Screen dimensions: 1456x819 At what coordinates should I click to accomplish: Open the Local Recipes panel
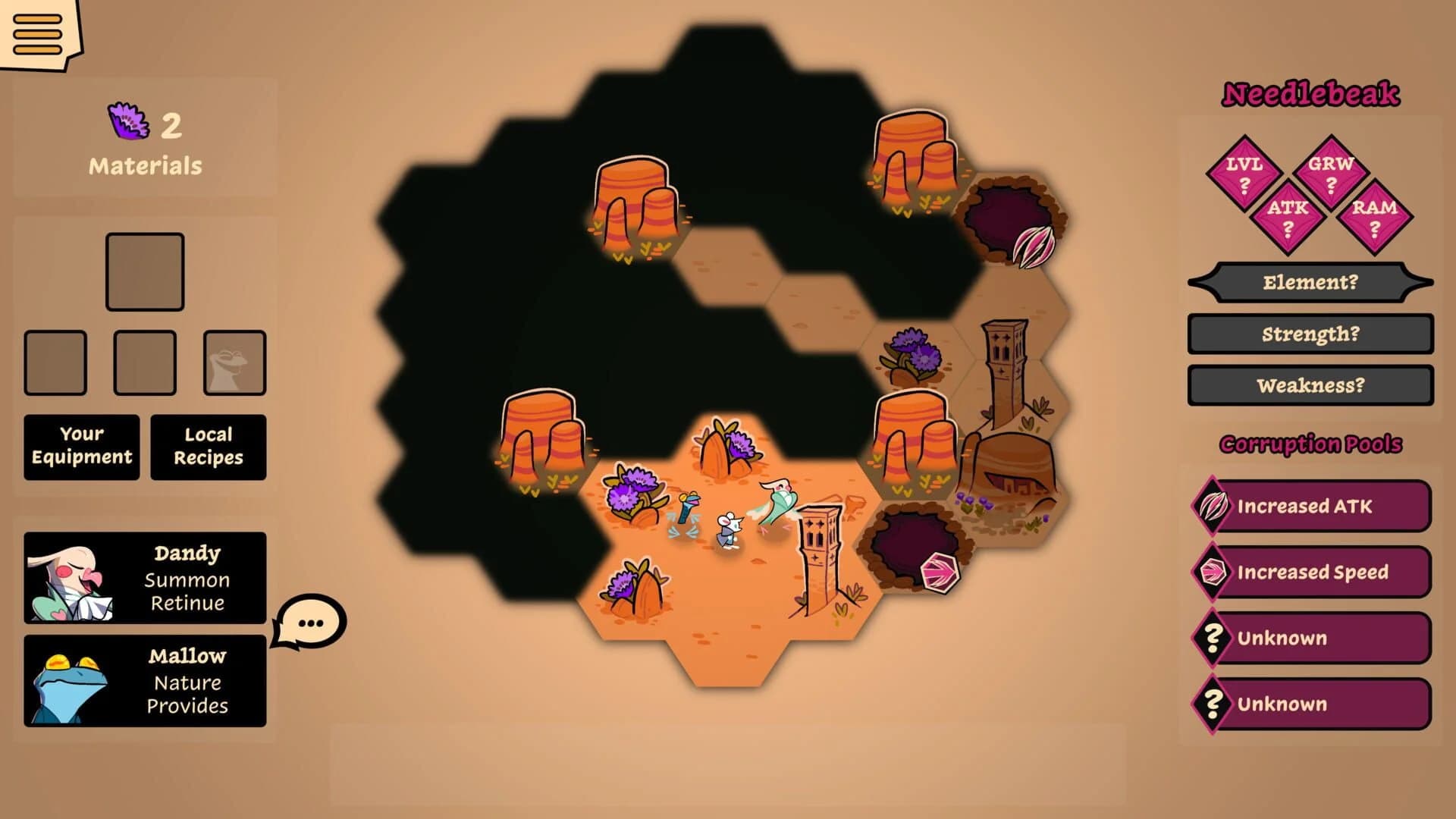pos(208,447)
